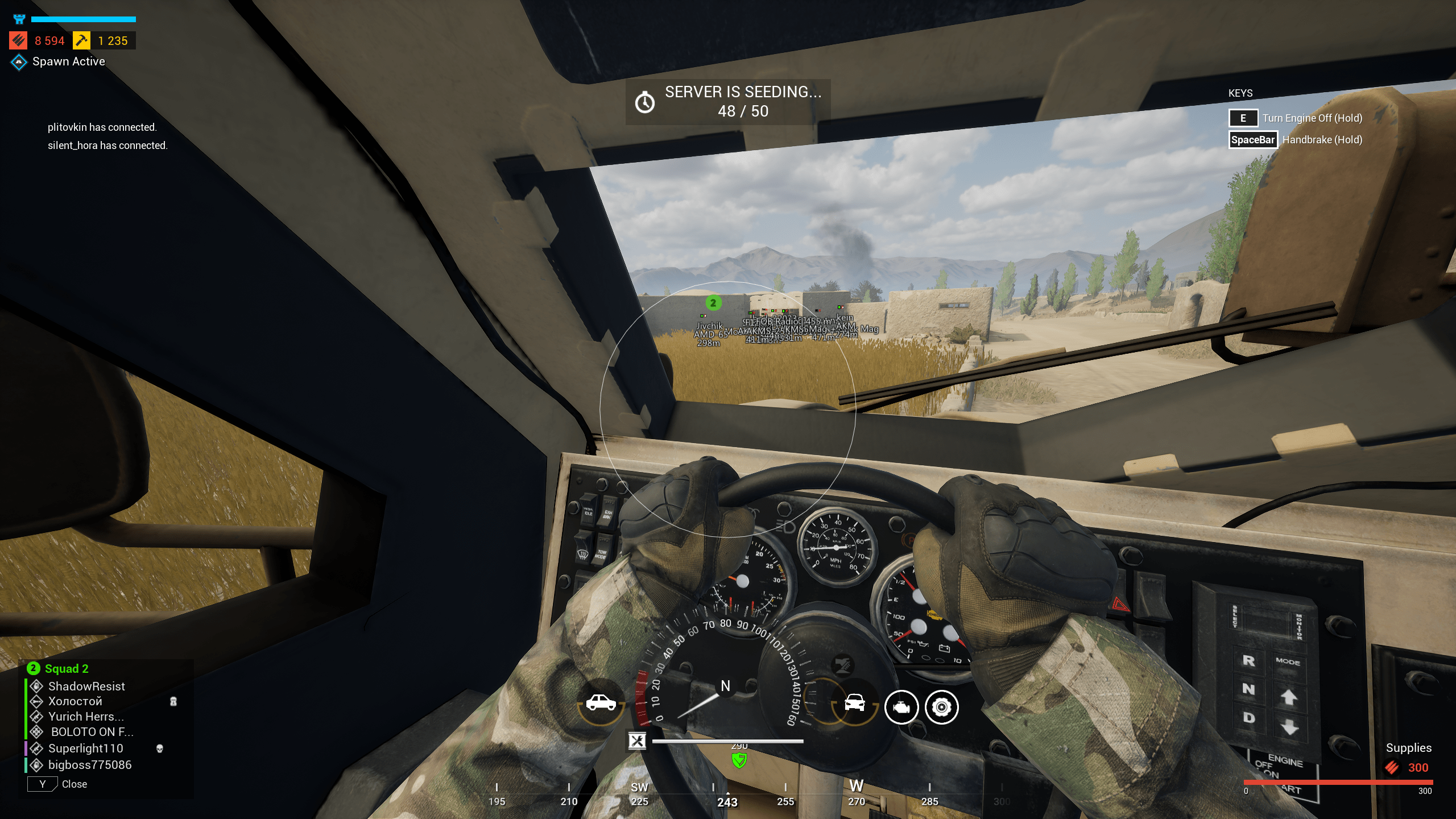The height and width of the screenshot is (819, 1456).
Task: Click the white vehicle side-view icon
Action: click(601, 704)
